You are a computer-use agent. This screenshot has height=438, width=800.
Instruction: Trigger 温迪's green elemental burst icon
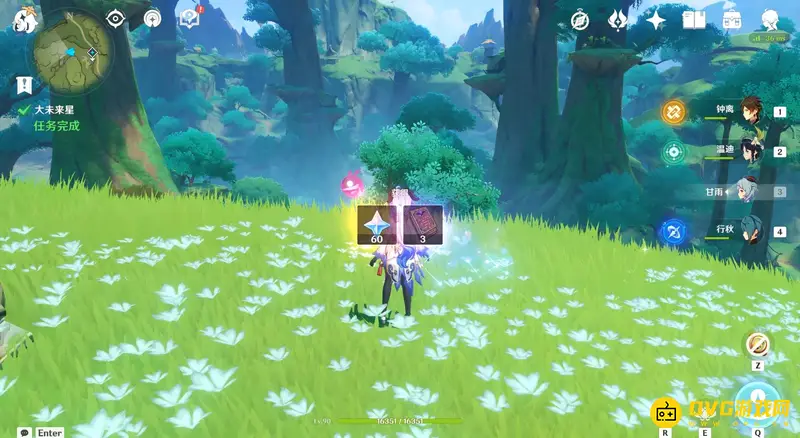click(x=672, y=152)
